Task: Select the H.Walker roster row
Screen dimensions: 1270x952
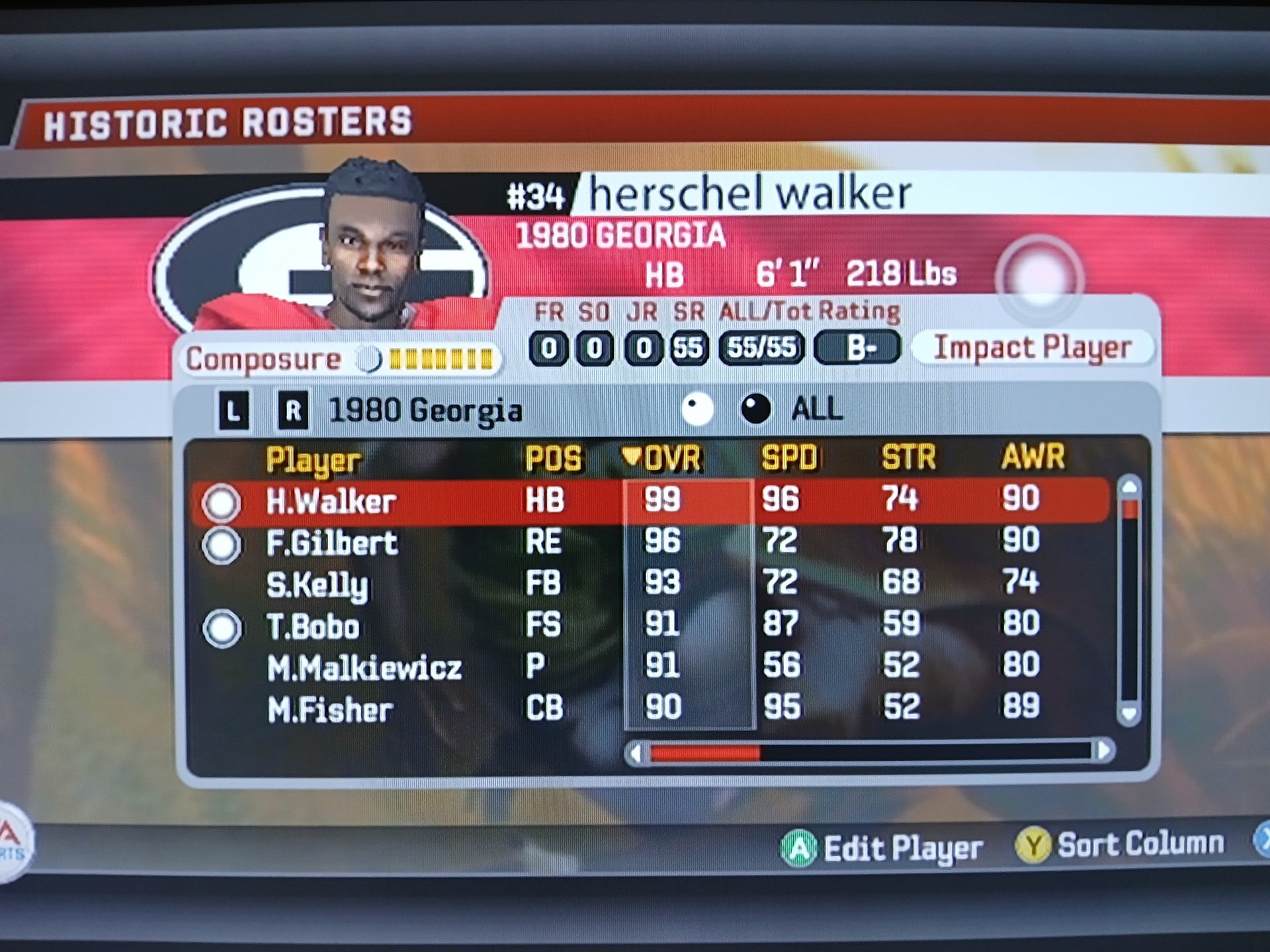Action: click(x=331, y=502)
